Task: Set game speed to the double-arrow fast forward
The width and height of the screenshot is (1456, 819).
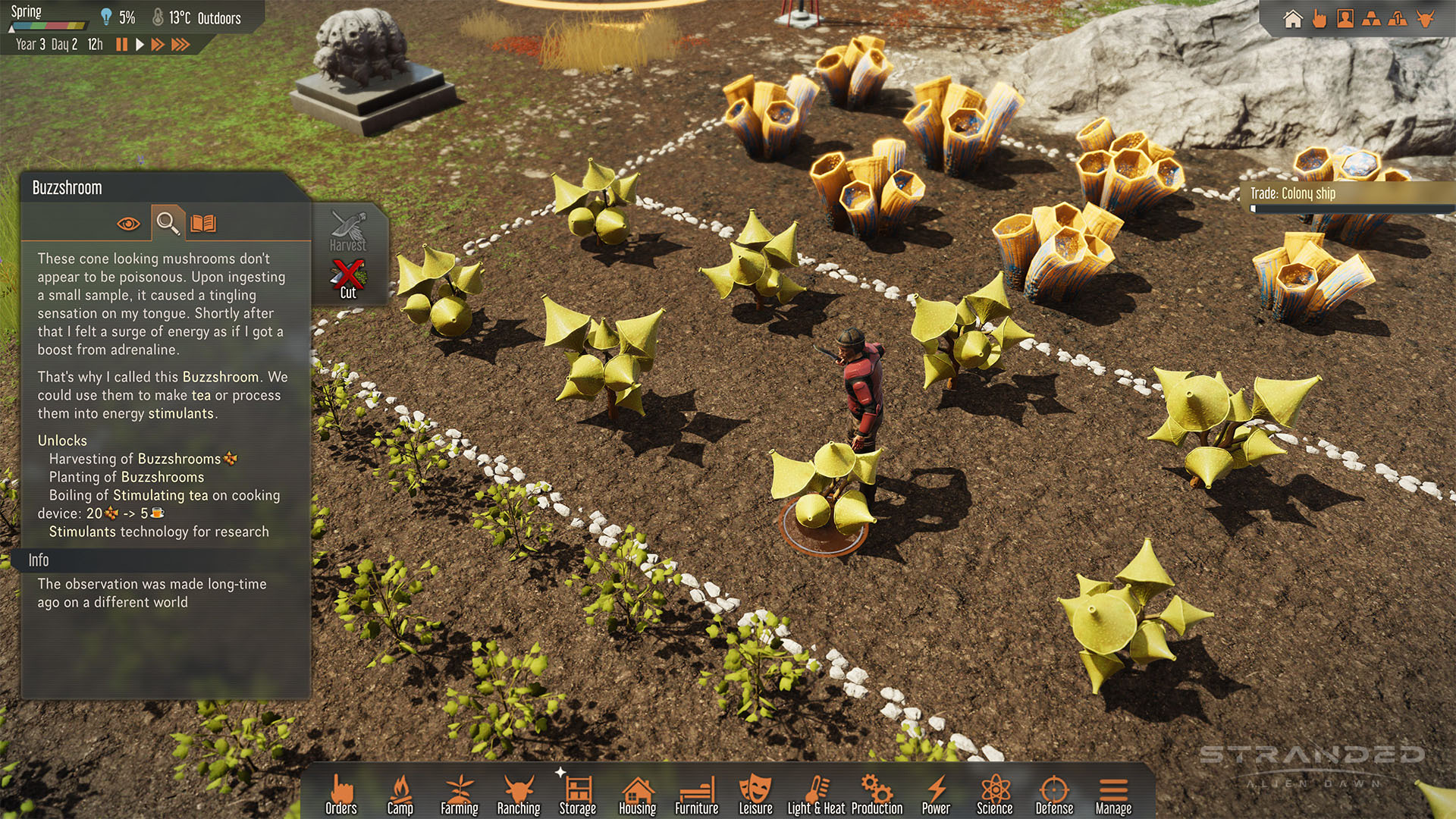Action: [x=158, y=45]
